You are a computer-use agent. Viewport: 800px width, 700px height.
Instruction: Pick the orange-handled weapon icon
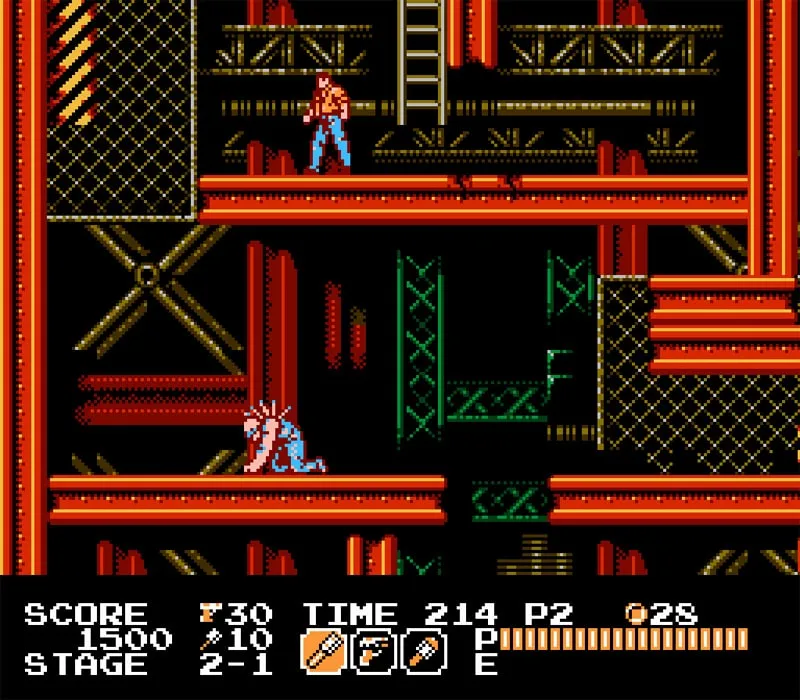(x=424, y=651)
